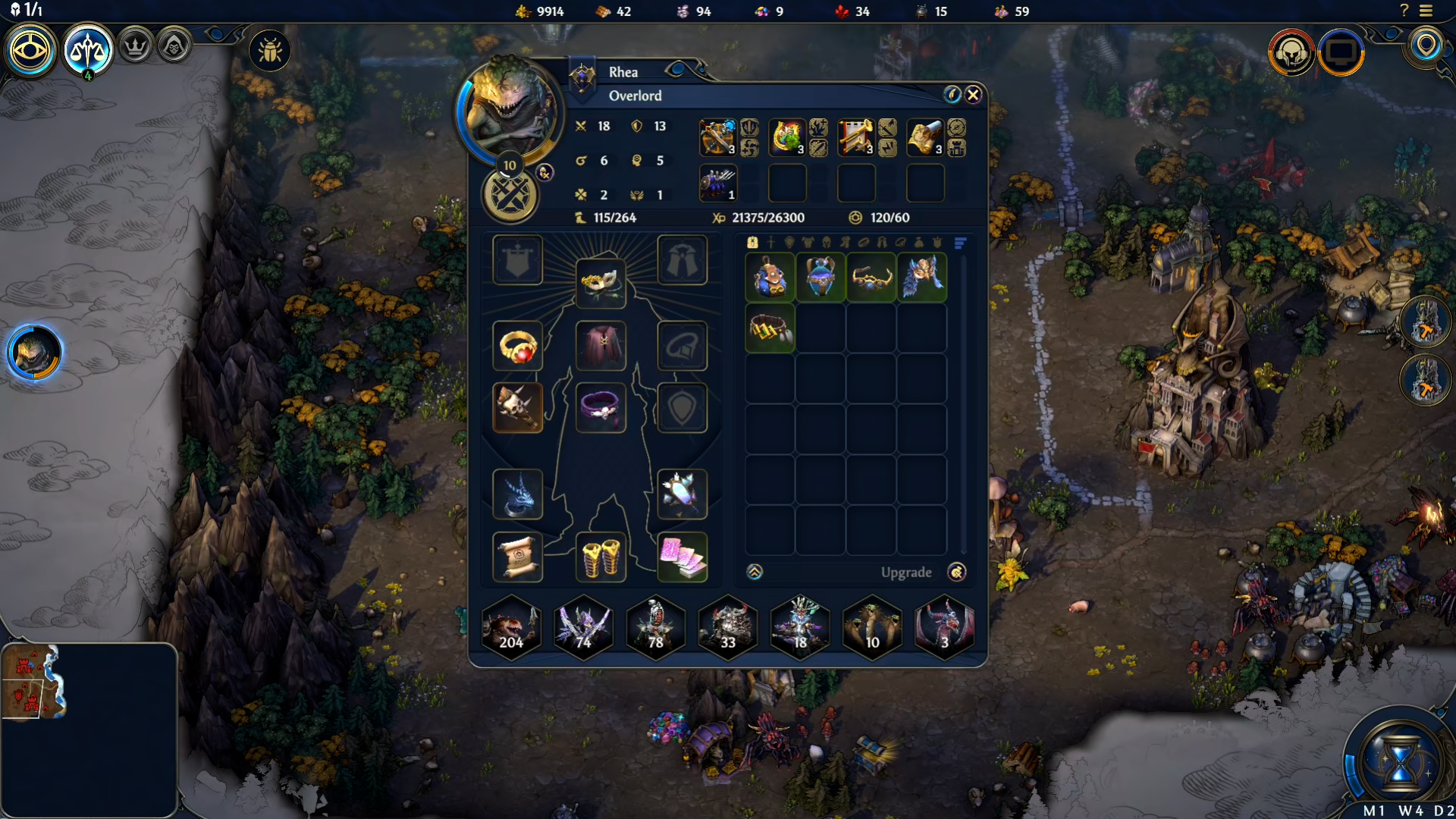
Task: Select the golden mask helmet slot
Action: pos(601,283)
